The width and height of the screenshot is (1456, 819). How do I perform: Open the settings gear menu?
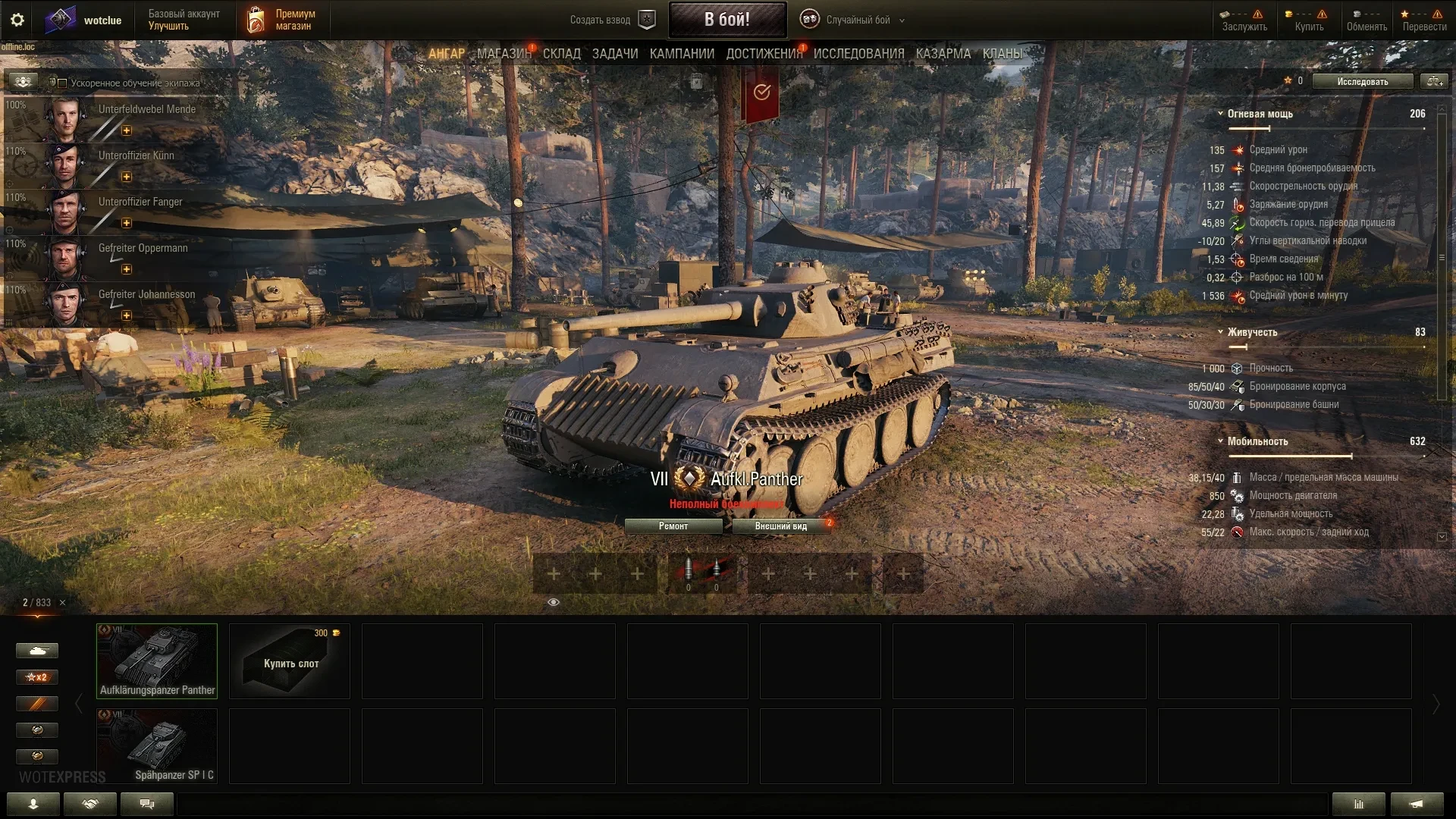pos(17,20)
